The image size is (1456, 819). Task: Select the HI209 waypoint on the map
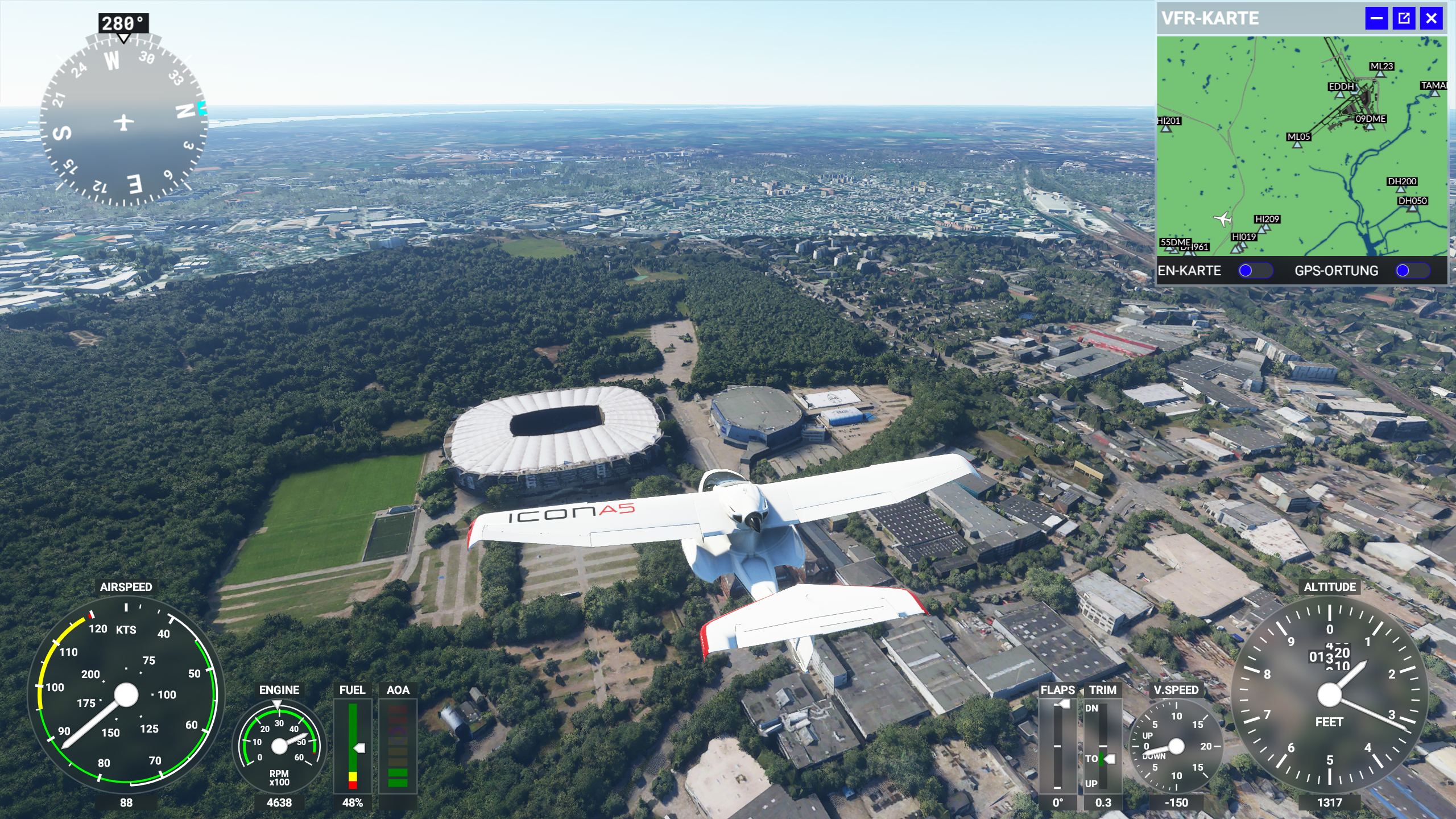point(1263,227)
